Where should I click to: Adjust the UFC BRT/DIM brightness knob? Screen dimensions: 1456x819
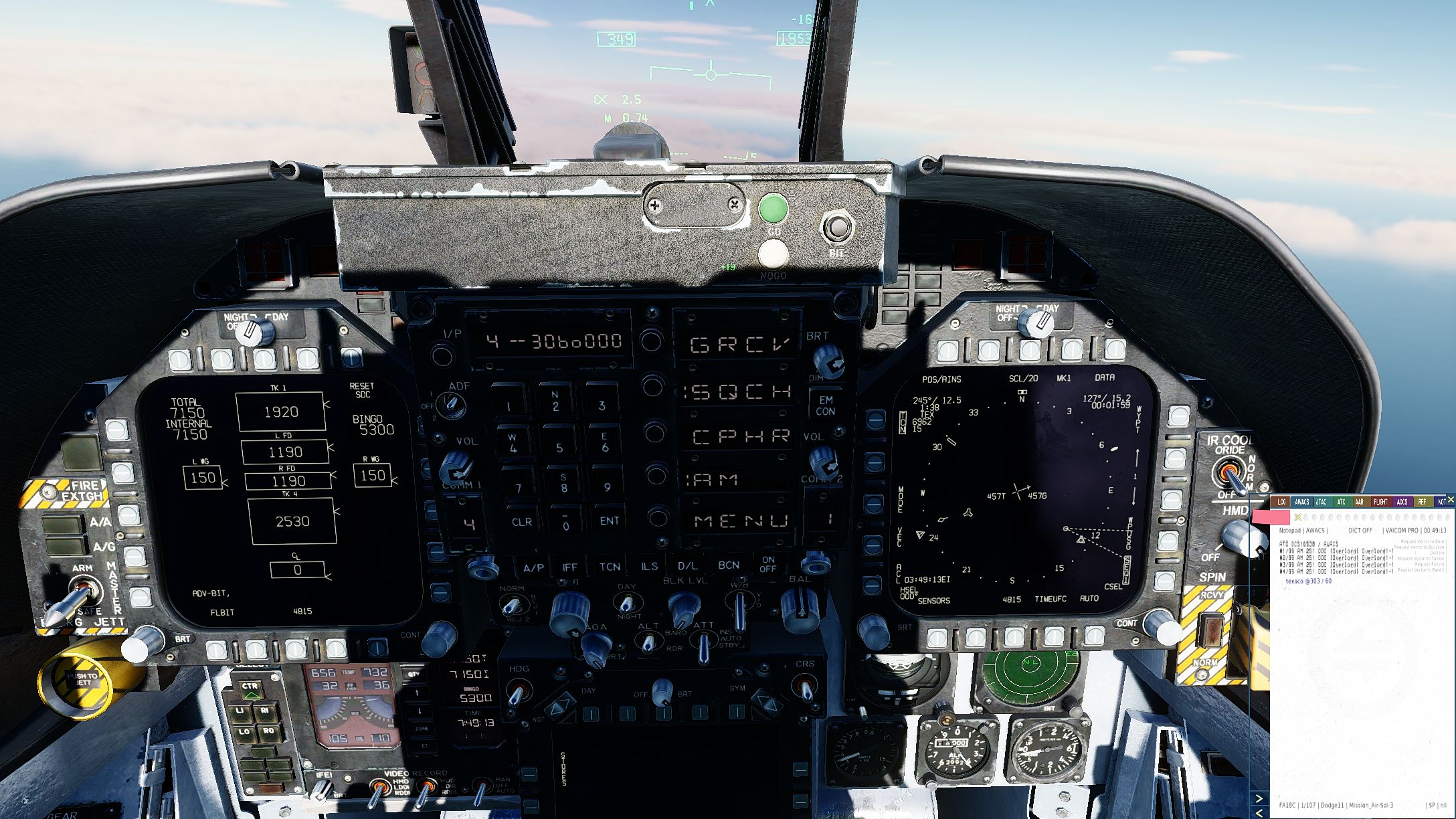click(x=828, y=362)
